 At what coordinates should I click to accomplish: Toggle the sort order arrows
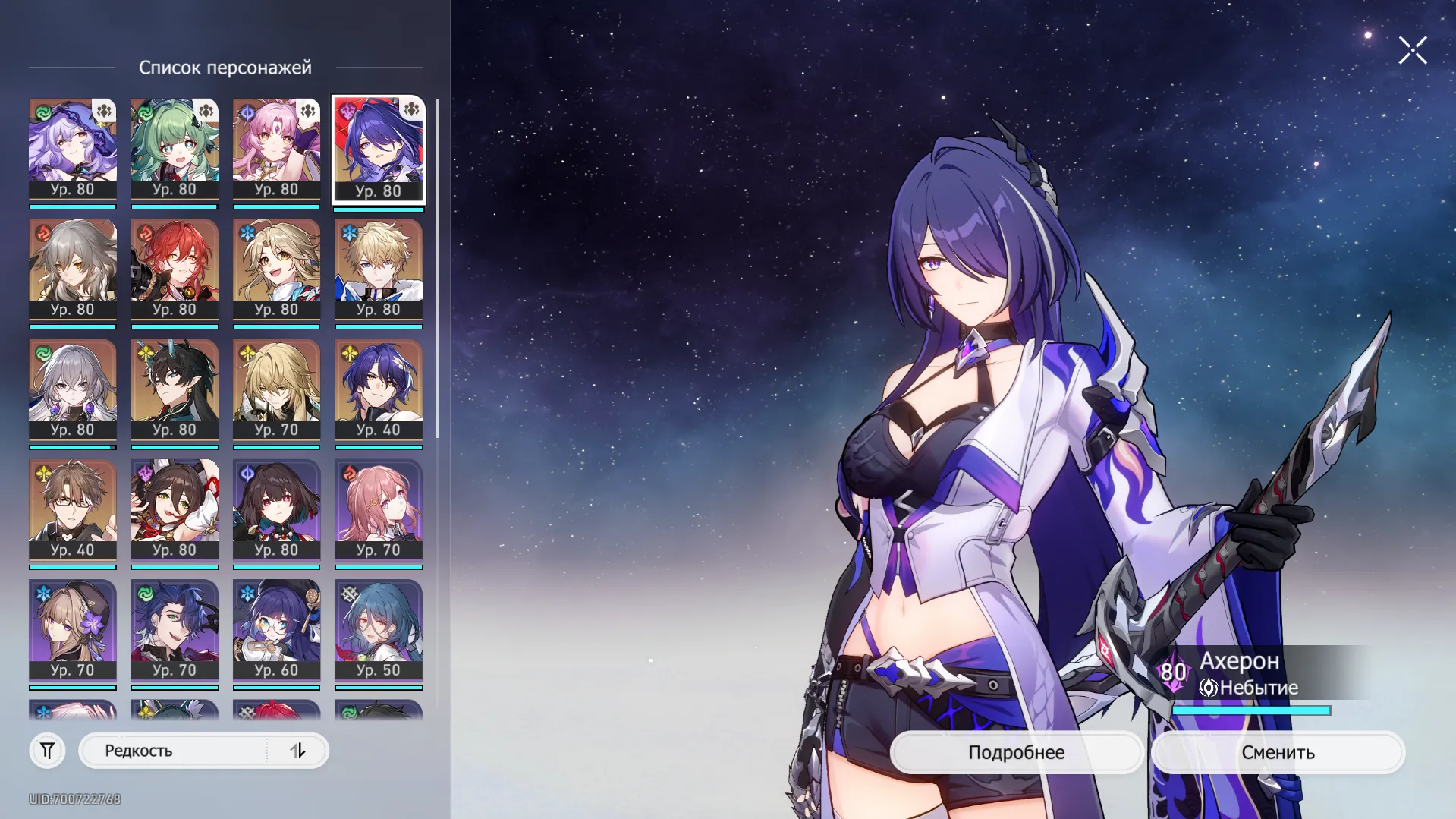297,751
